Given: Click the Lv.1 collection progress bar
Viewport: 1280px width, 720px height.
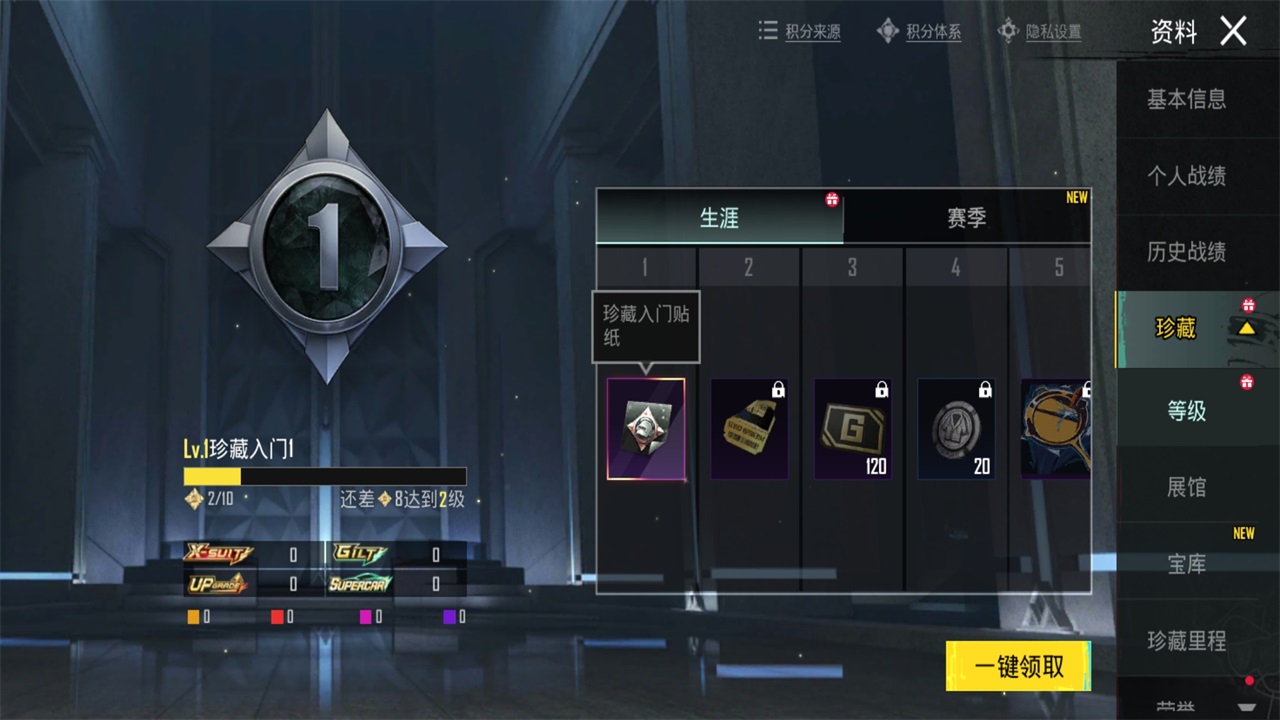Looking at the screenshot, I should point(325,474).
